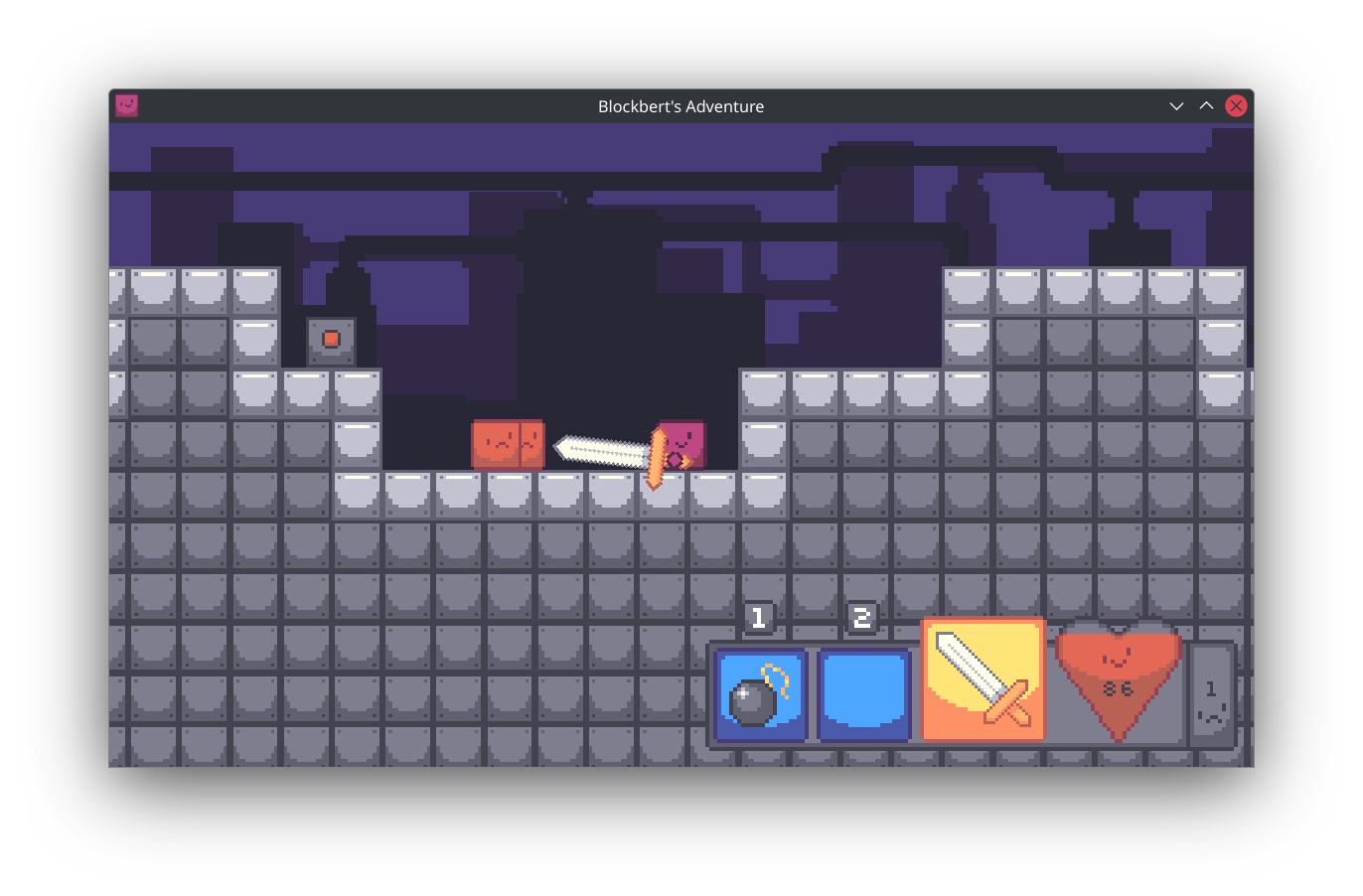This screenshot has width=1363, height=896.
Task: Click the Blockbert's Adventure title text
Action: tap(681, 106)
